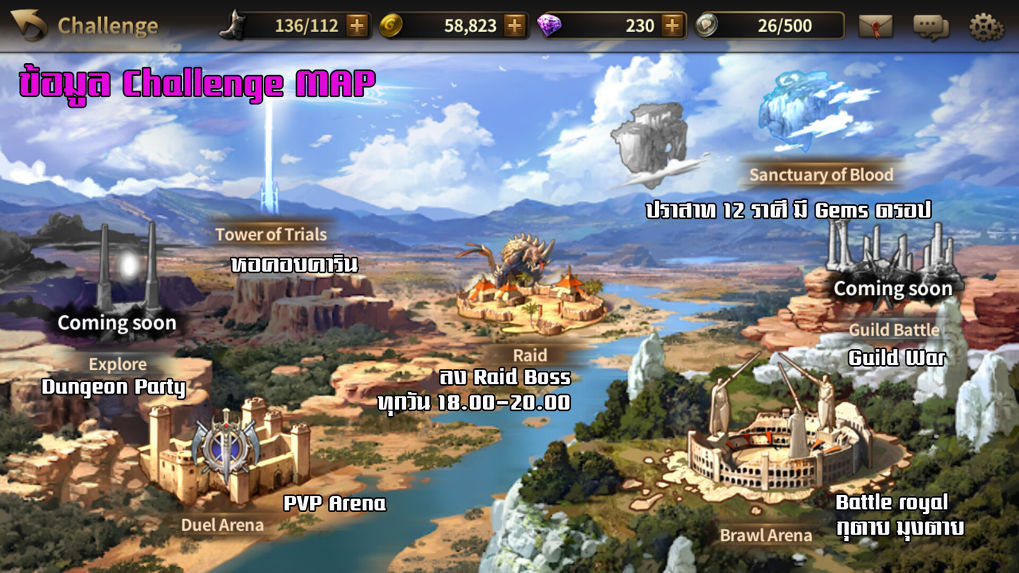Open the mail envelope
The height and width of the screenshot is (573, 1019).
[x=875, y=26]
